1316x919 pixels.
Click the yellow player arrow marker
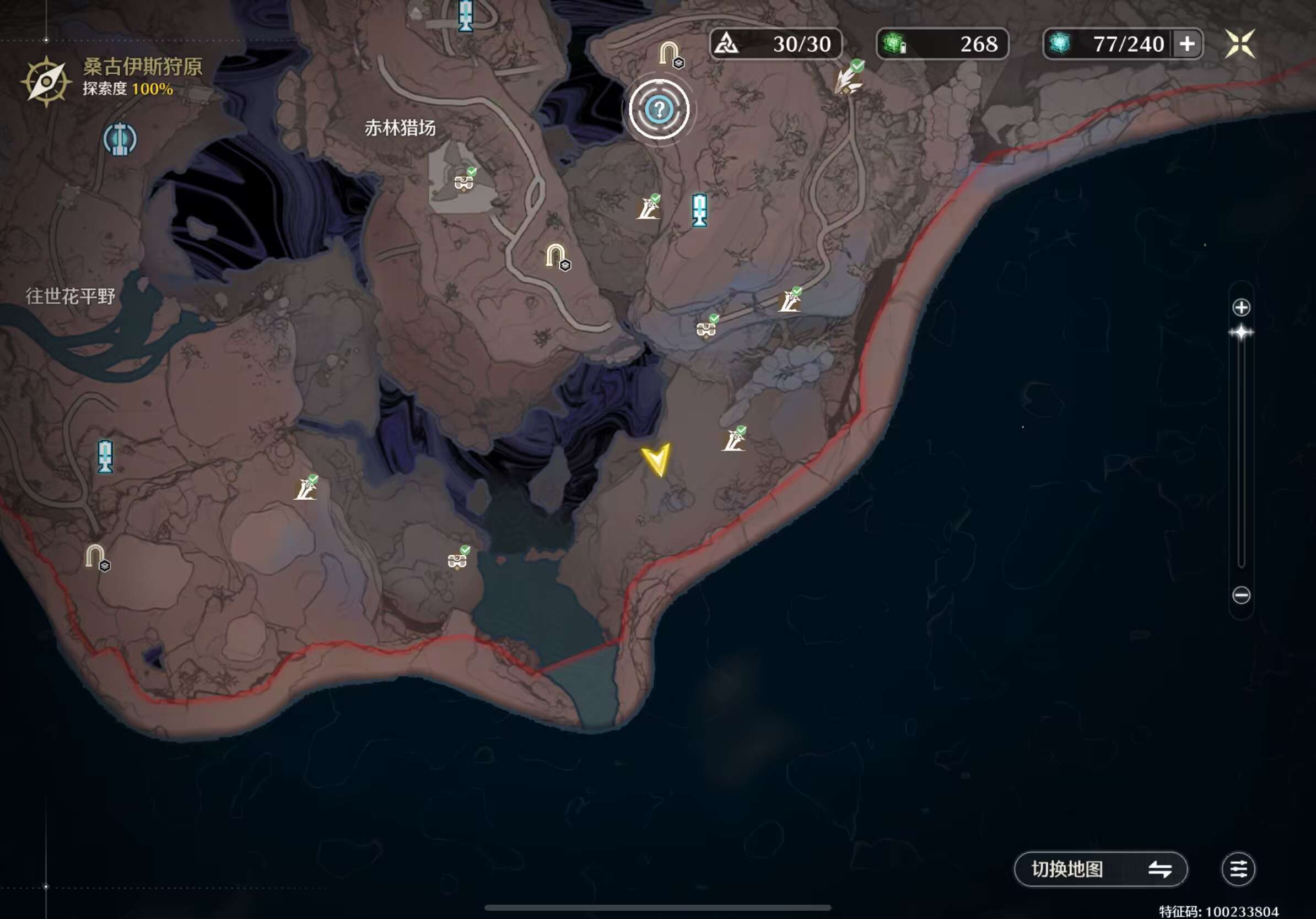click(657, 459)
